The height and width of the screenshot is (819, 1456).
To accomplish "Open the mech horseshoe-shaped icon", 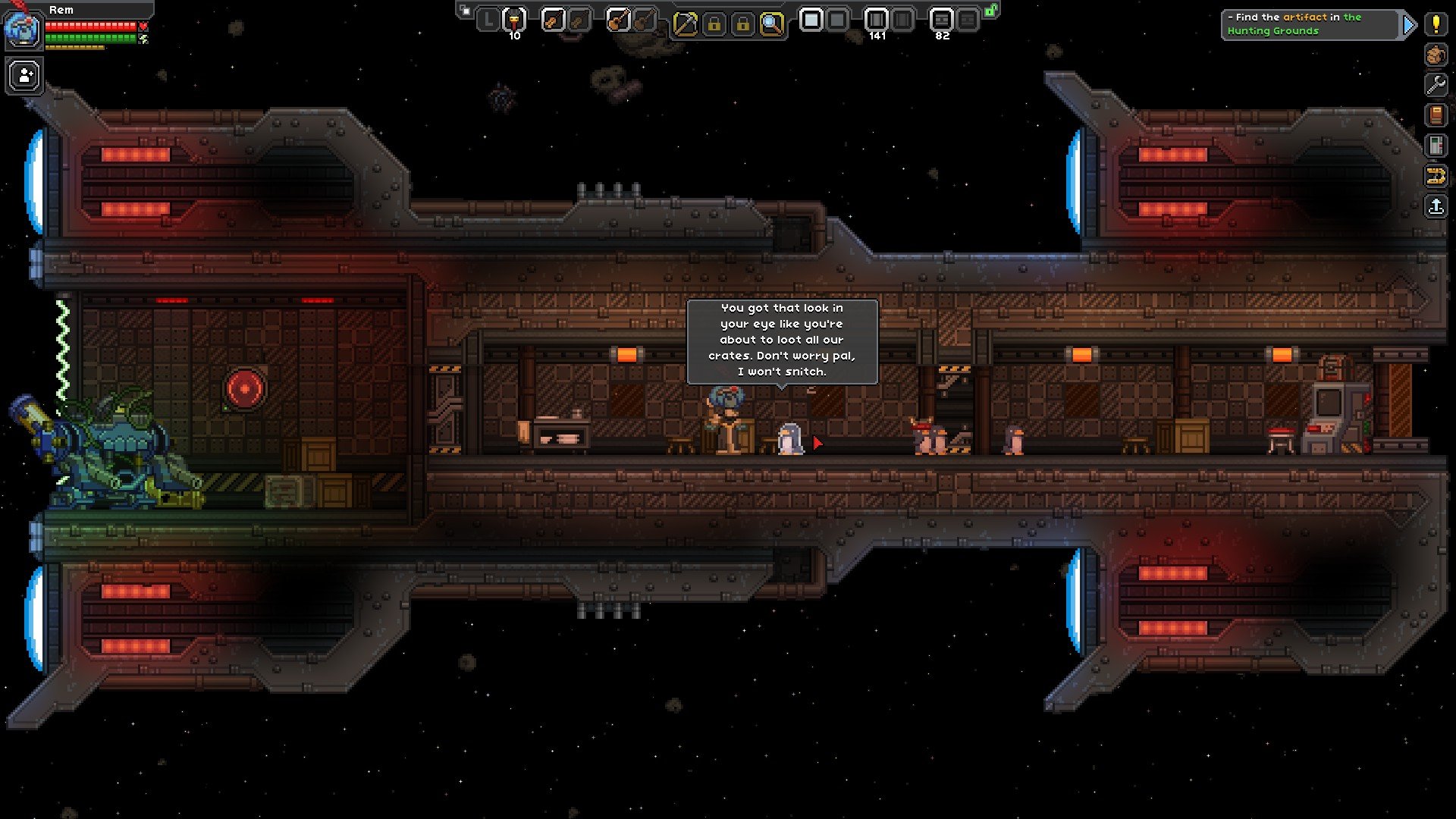I will [x=1436, y=176].
